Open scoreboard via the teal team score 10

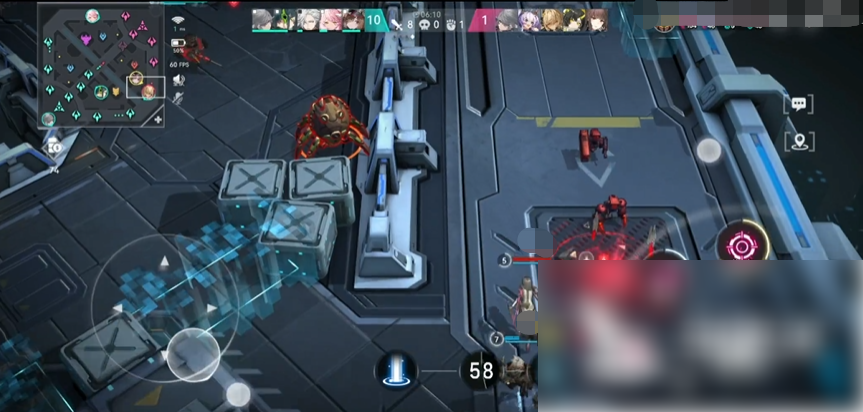coord(375,19)
